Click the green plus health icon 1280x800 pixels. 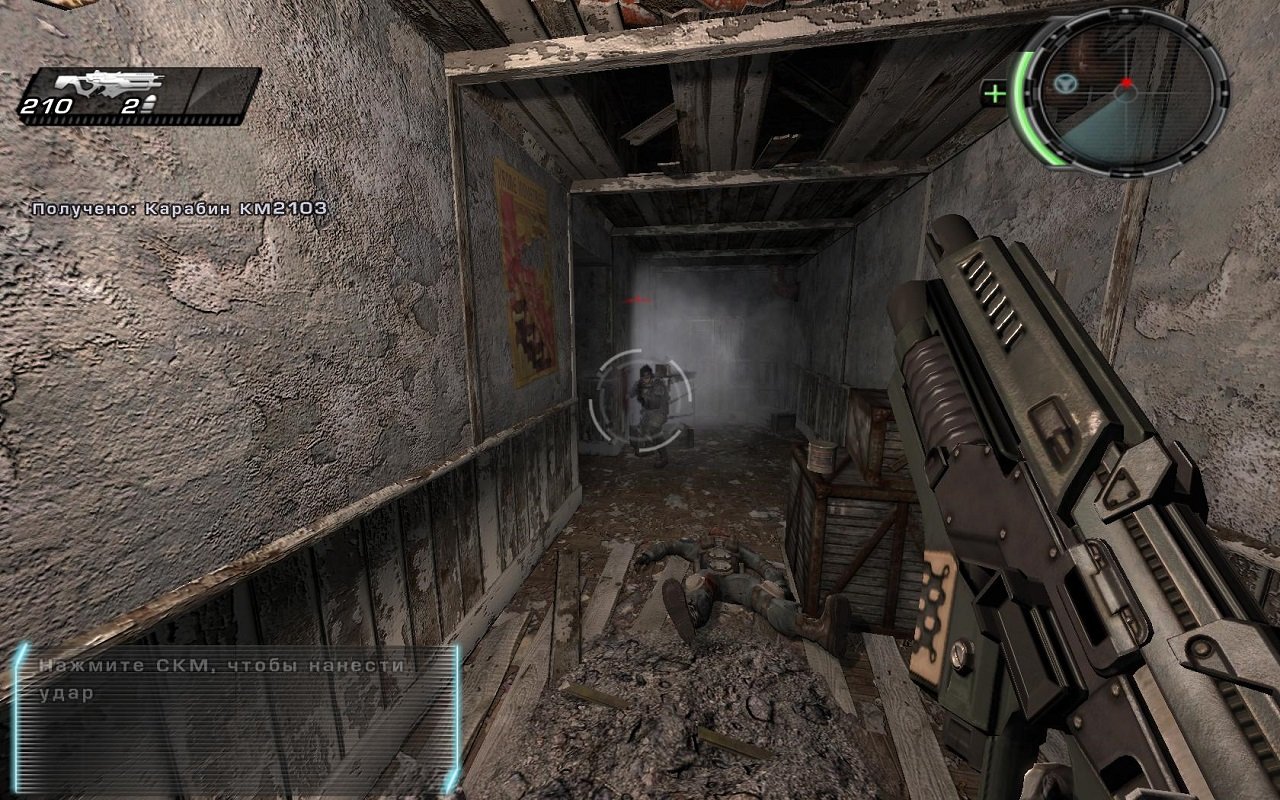995,95
